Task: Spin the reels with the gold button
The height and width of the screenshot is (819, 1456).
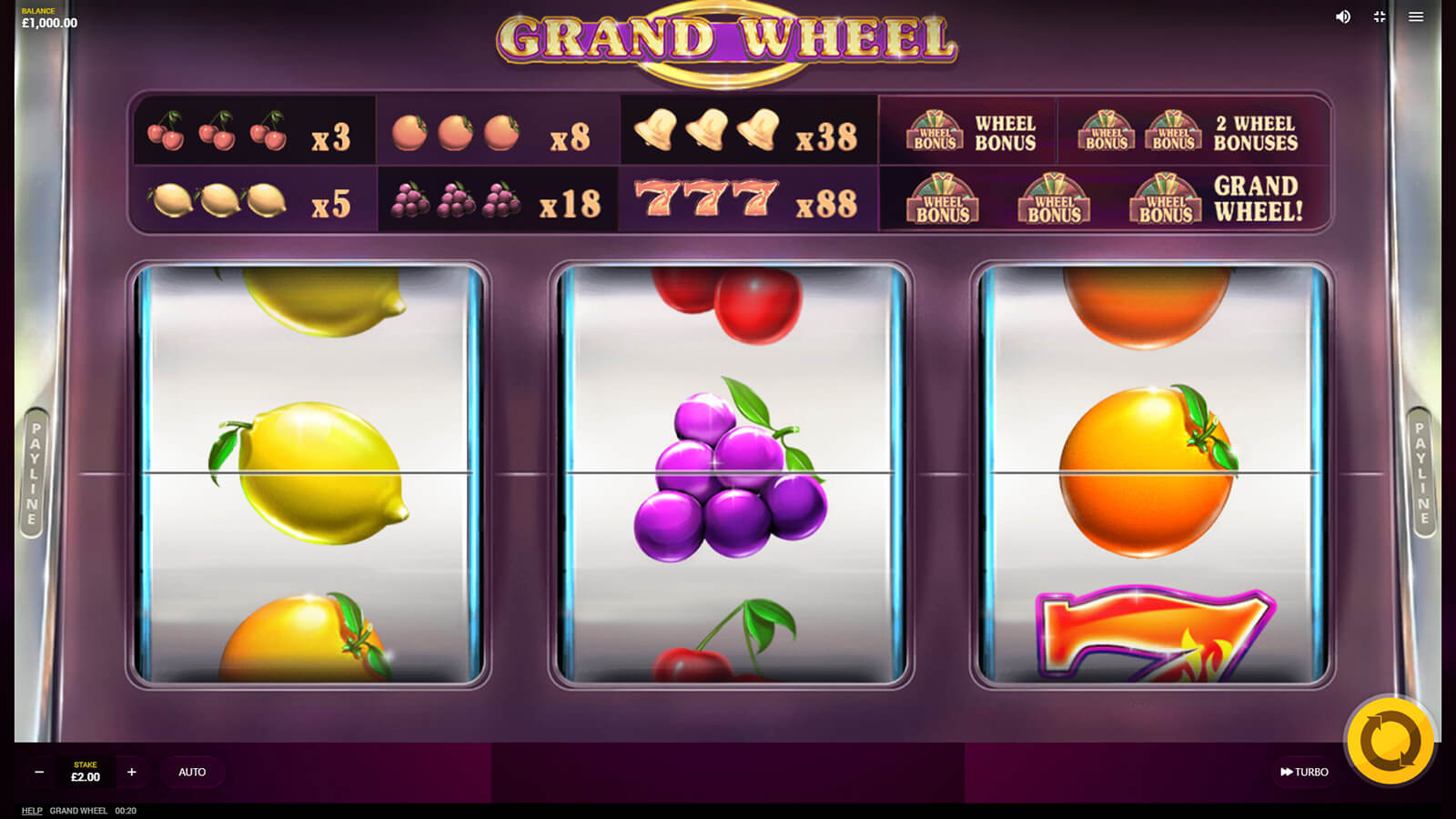Action: [x=1390, y=741]
